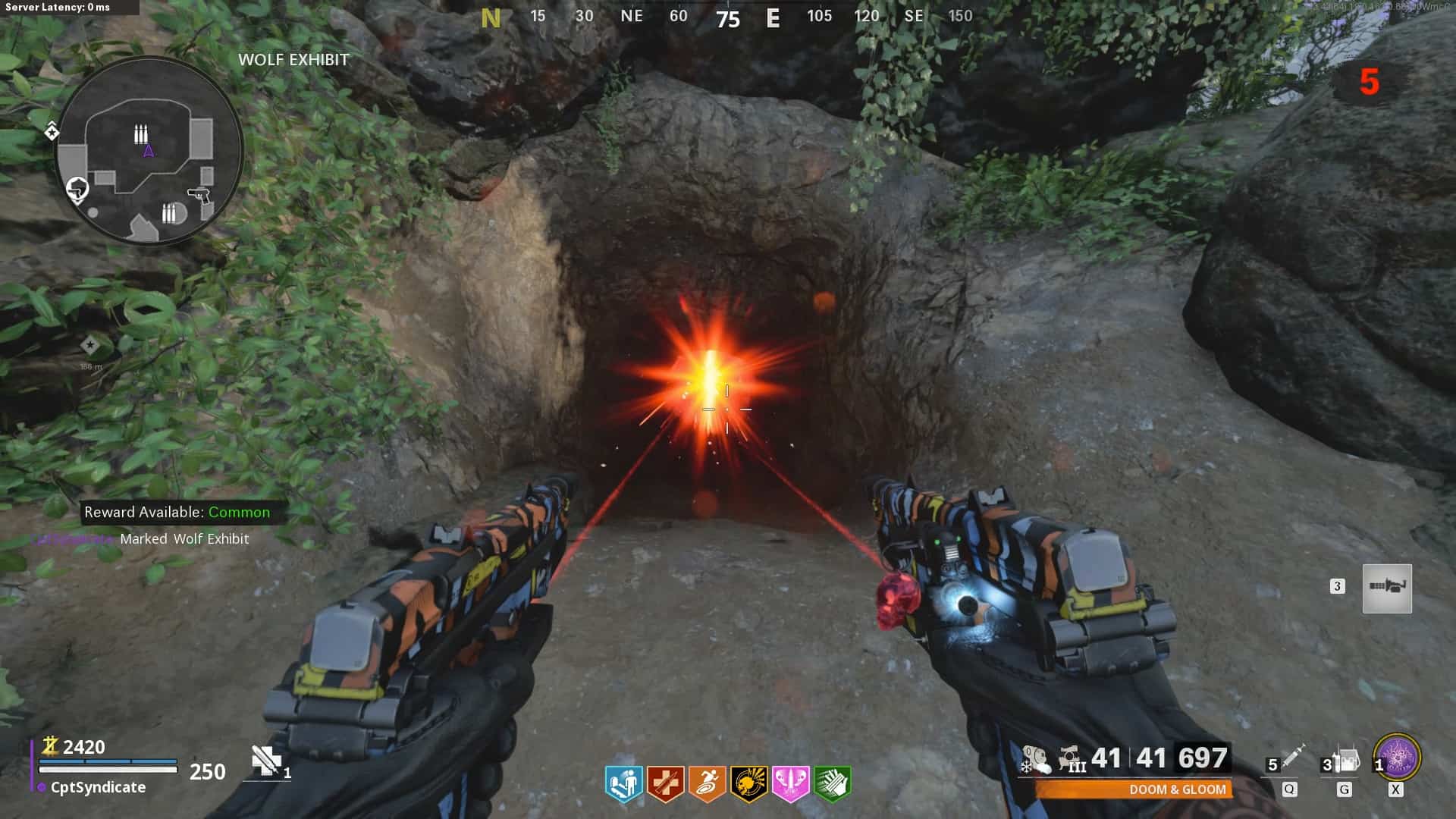Image resolution: width=1456 pixels, height=819 pixels.
Task: Select the star waypoint marker in foliage
Action: coord(90,346)
